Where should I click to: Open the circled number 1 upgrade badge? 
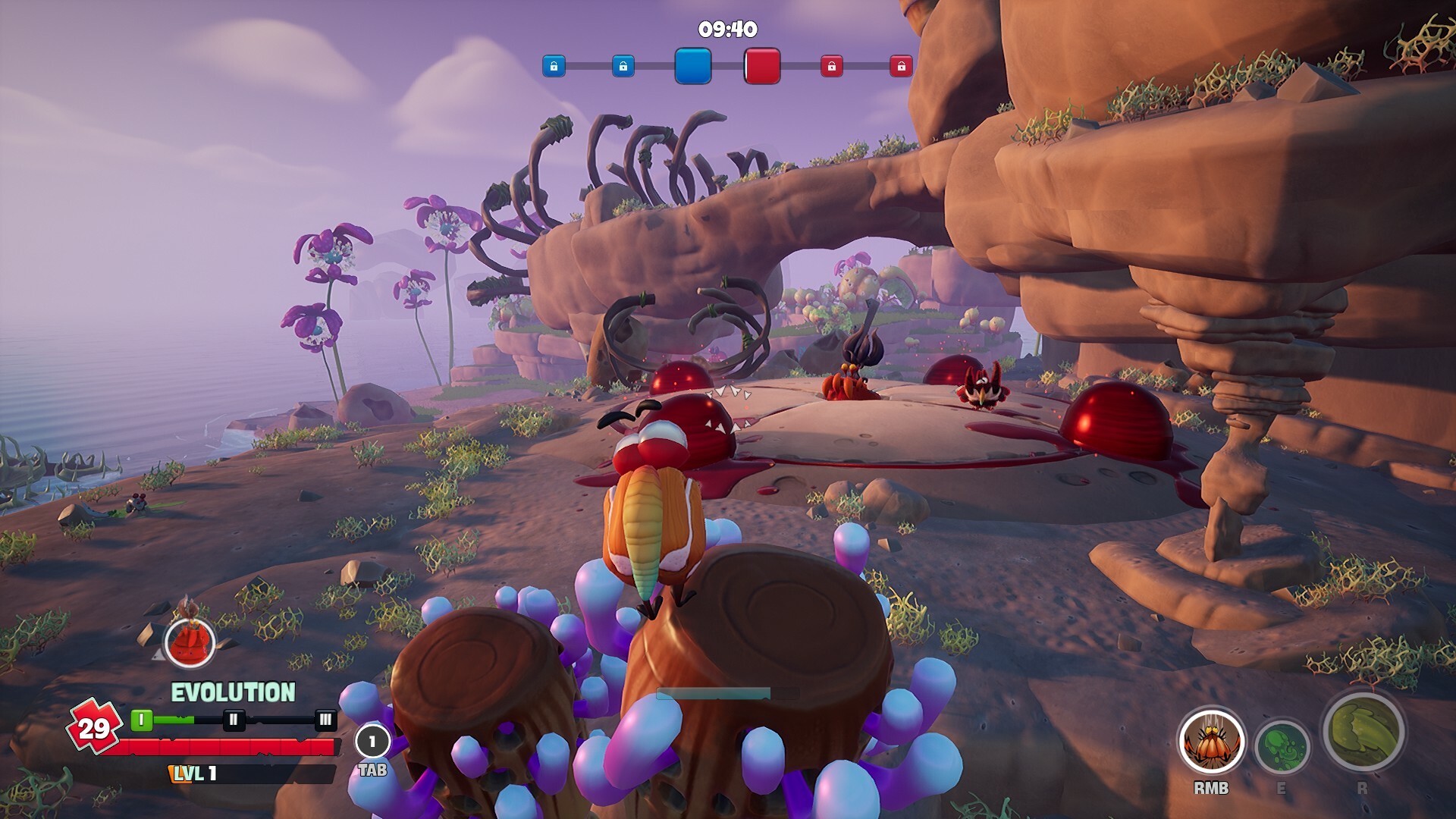tap(372, 742)
